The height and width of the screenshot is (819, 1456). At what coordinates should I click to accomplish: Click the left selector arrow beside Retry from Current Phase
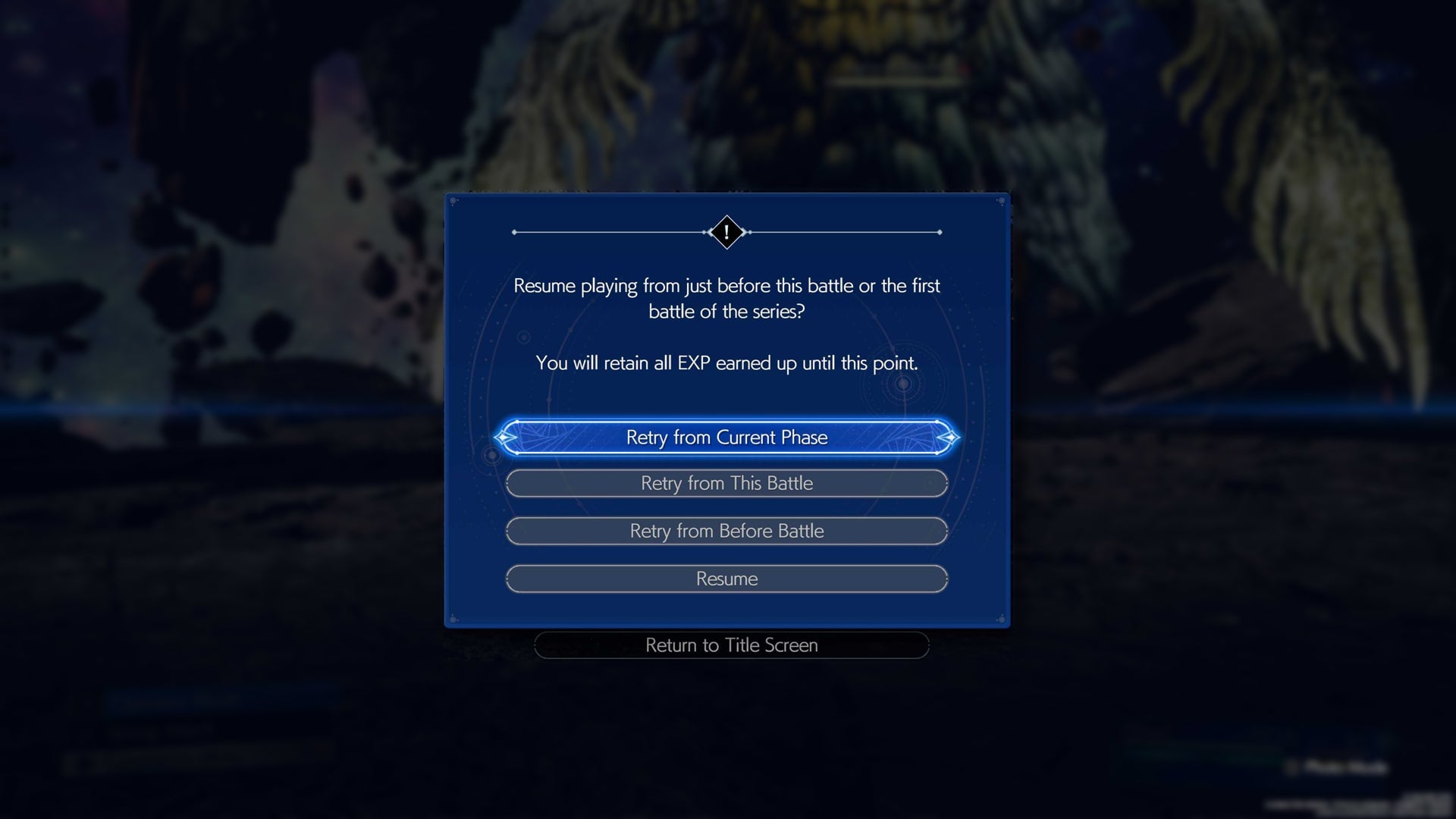tap(505, 438)
